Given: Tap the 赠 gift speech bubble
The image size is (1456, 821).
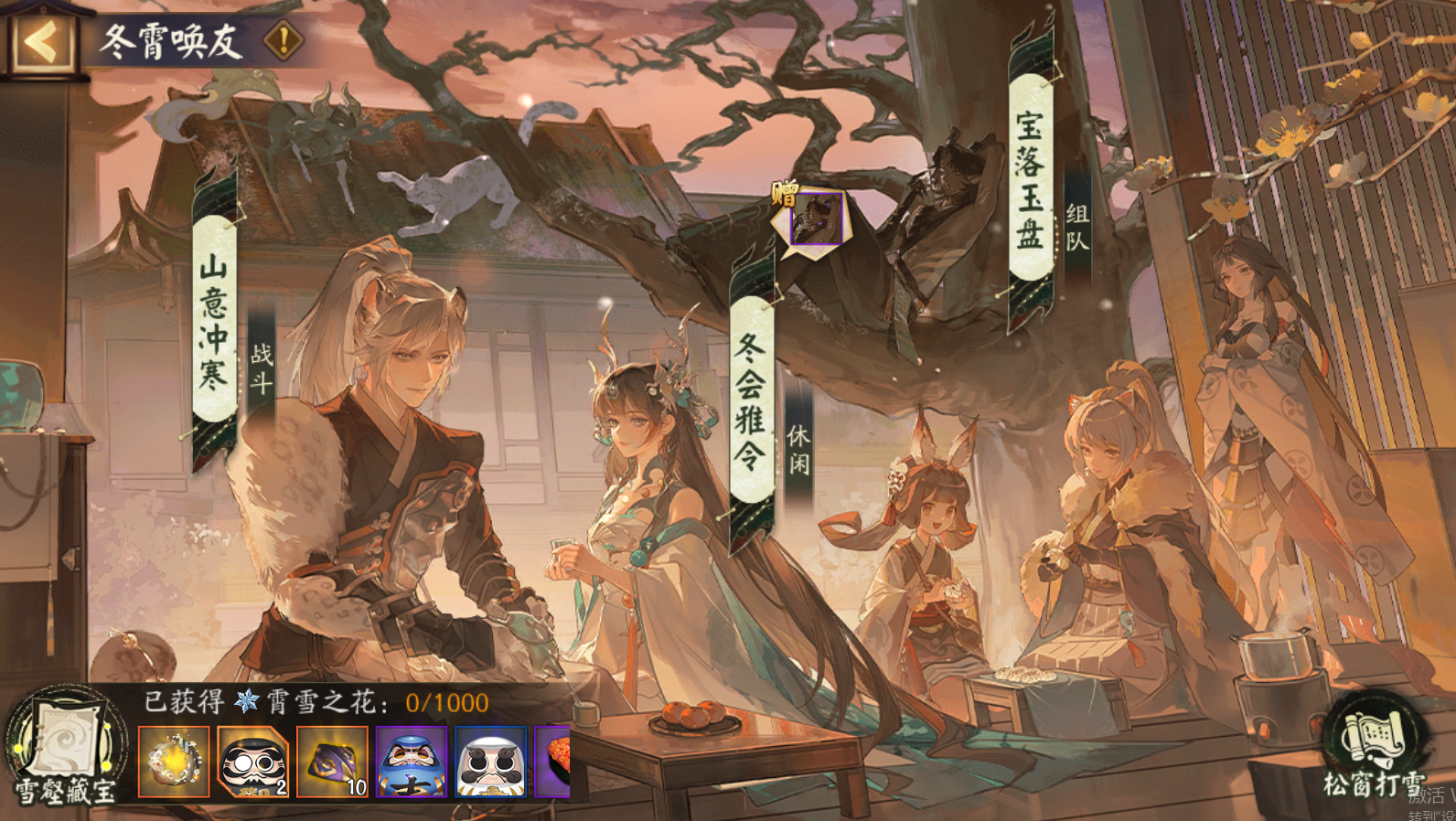Looking at the screenshot, I should pyautogui.click(x=813, y=219).
